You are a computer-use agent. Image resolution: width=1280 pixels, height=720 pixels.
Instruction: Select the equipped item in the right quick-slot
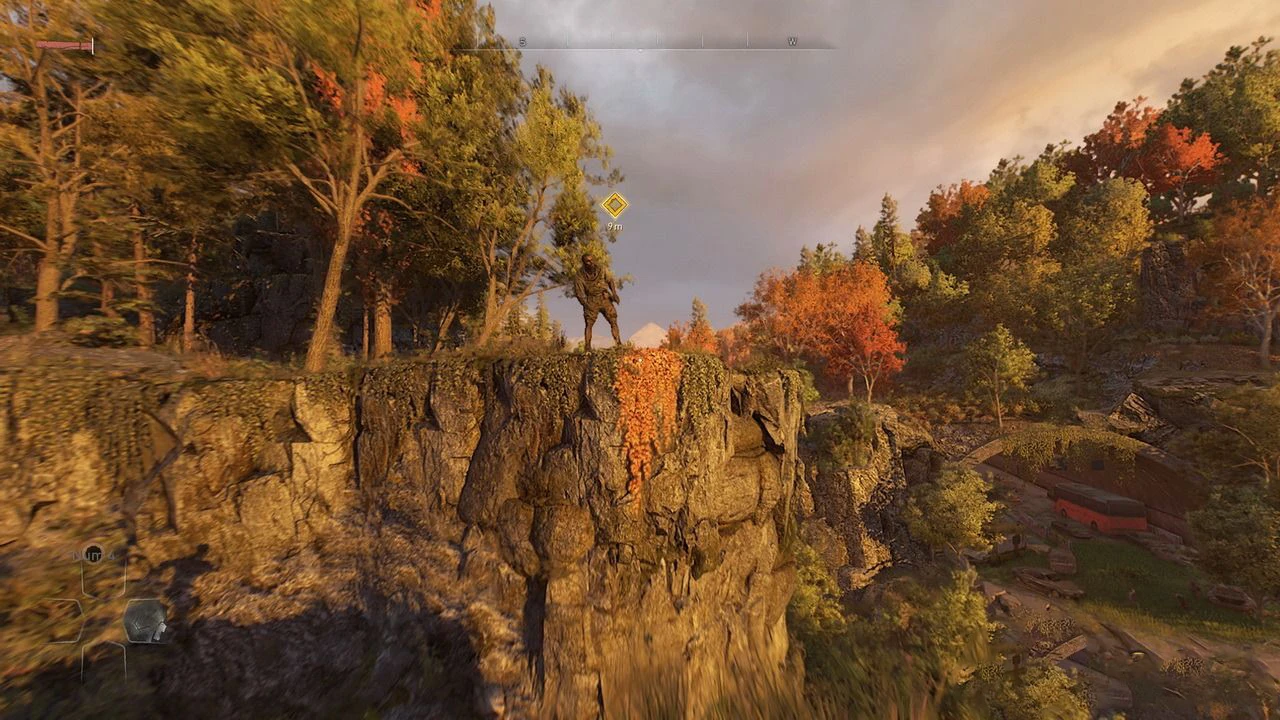coord(145,620)
